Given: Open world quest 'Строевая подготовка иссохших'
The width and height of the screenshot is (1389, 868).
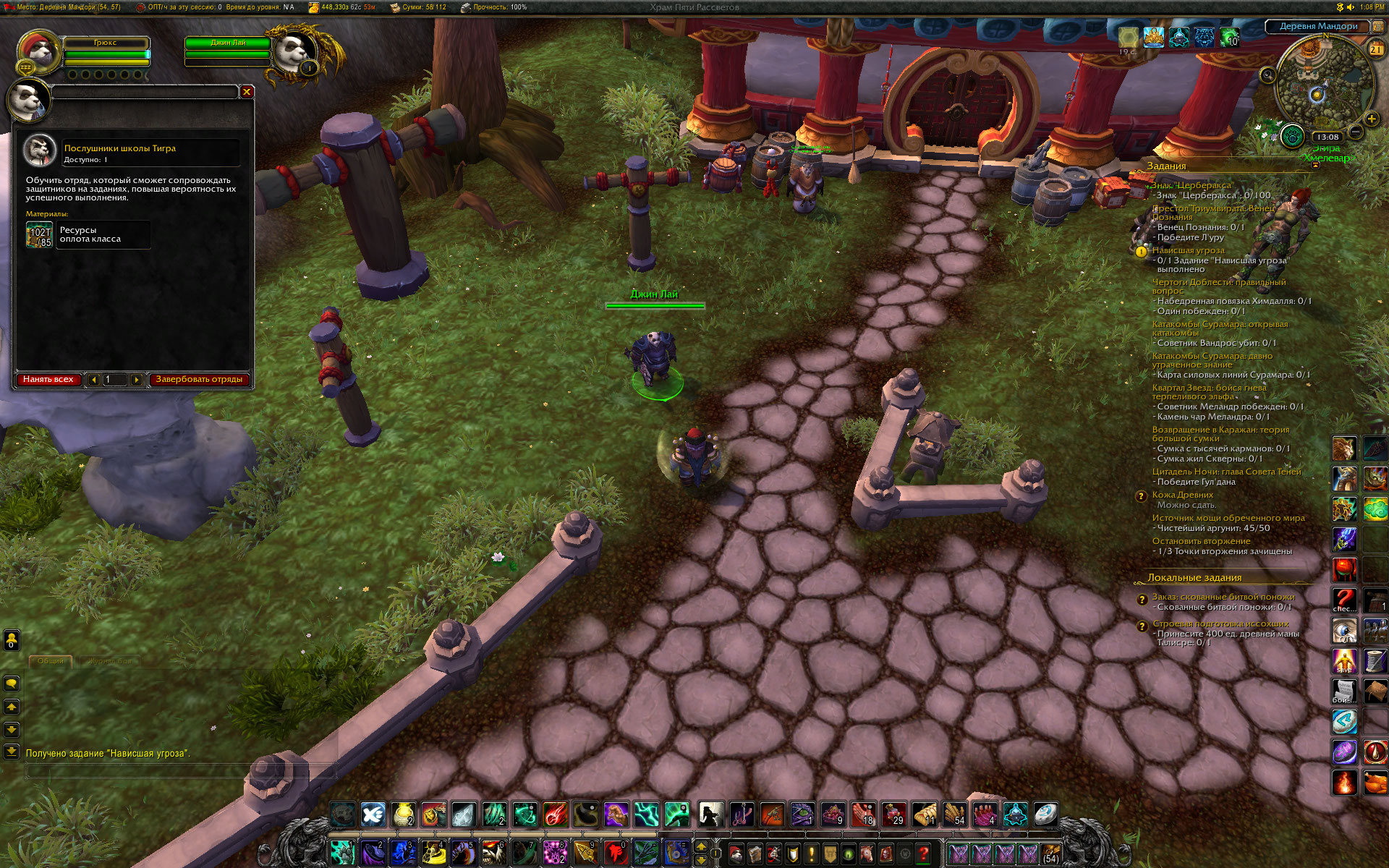Looking at the screenshot, I should [x=1220, y=624].
